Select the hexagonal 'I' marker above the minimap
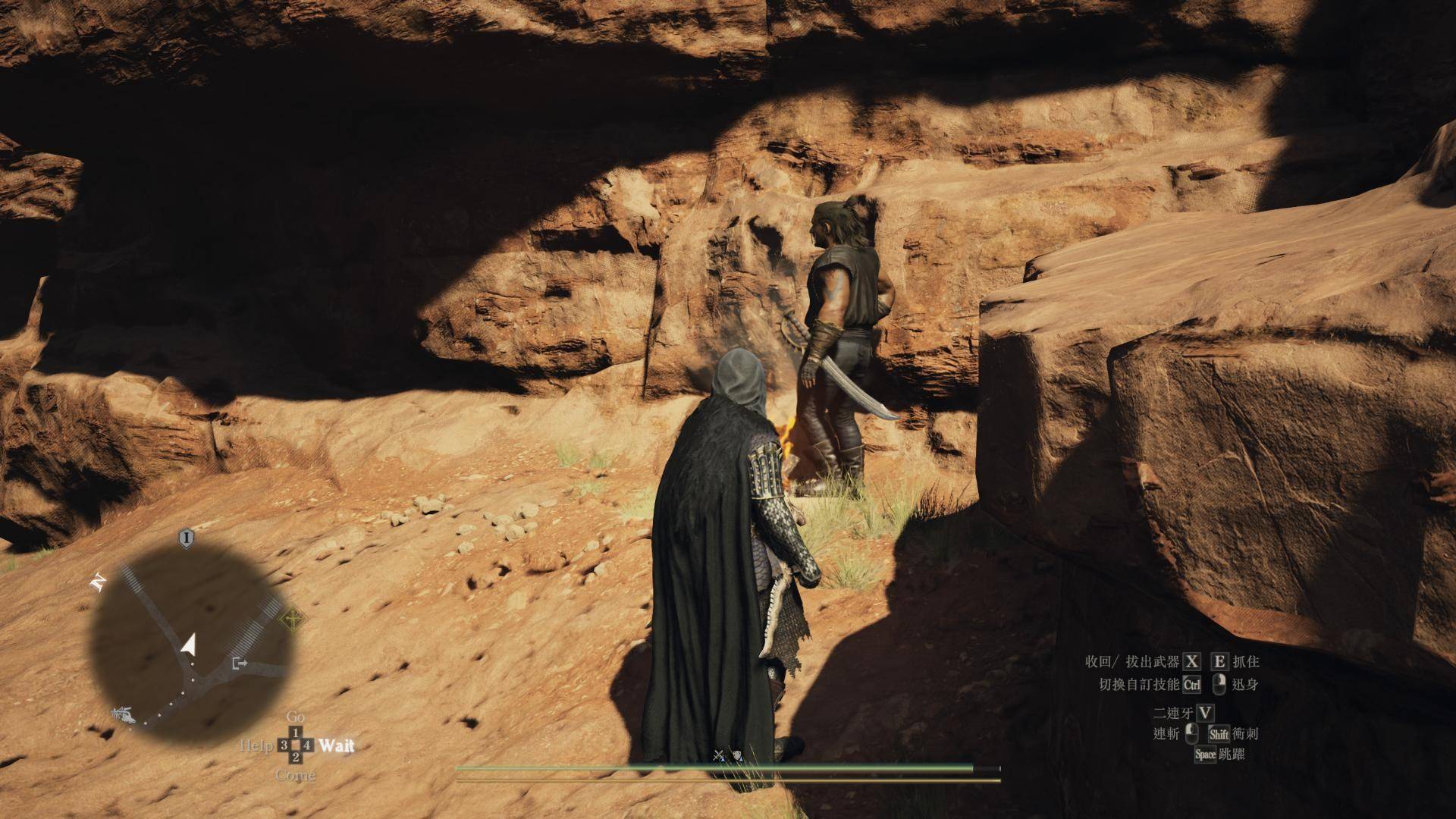This screenshot has width=1456, height=819. [x=186, y=538]
